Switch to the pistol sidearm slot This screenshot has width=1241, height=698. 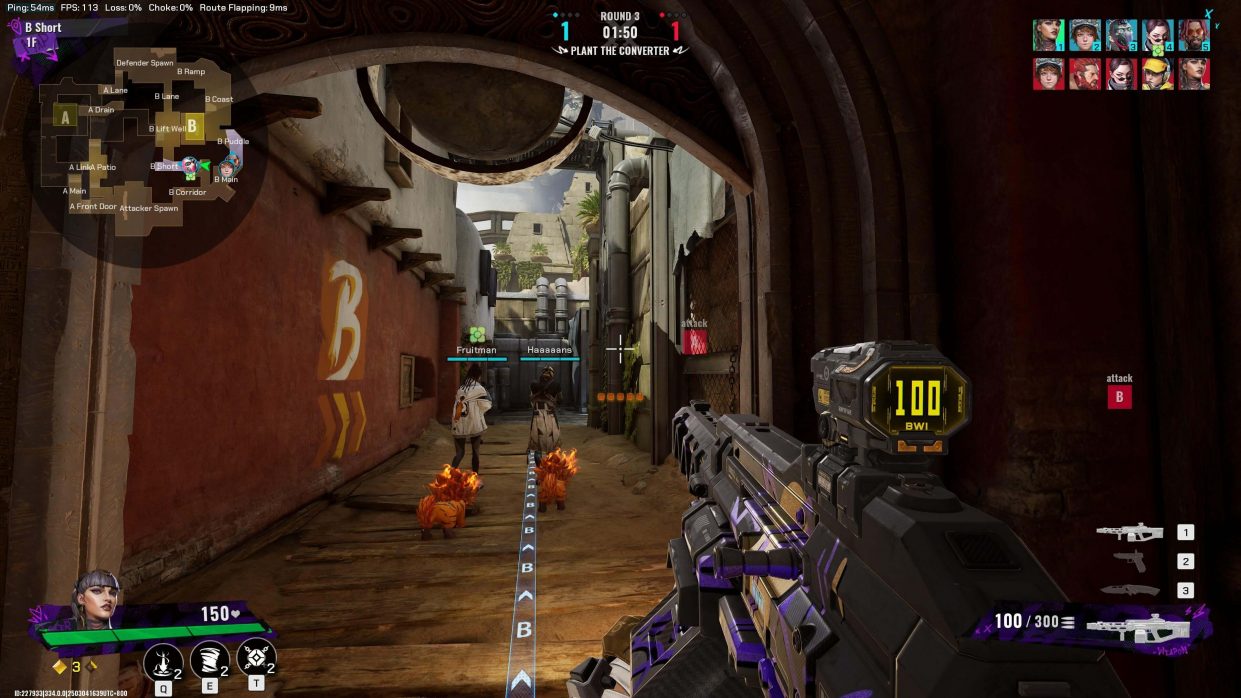click(1130, 562)
